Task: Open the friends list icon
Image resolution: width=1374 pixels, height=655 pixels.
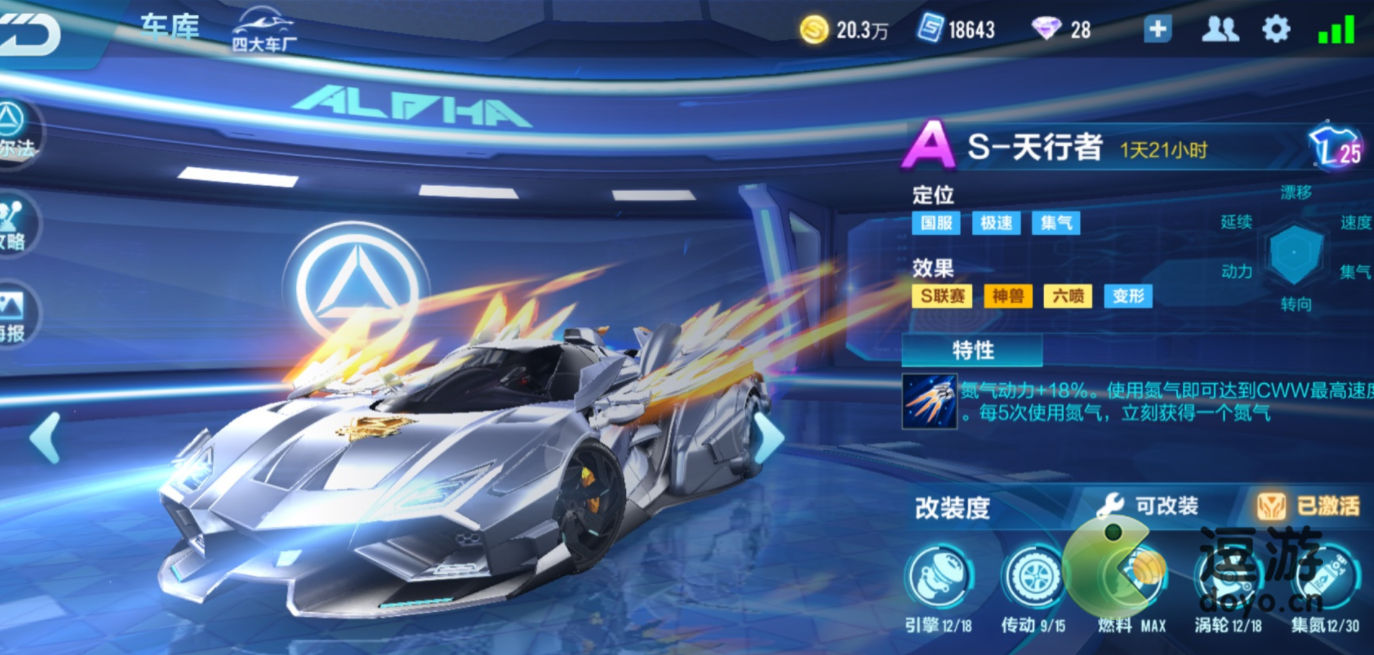Action: pyautogui.click(x=1219, y=29)
